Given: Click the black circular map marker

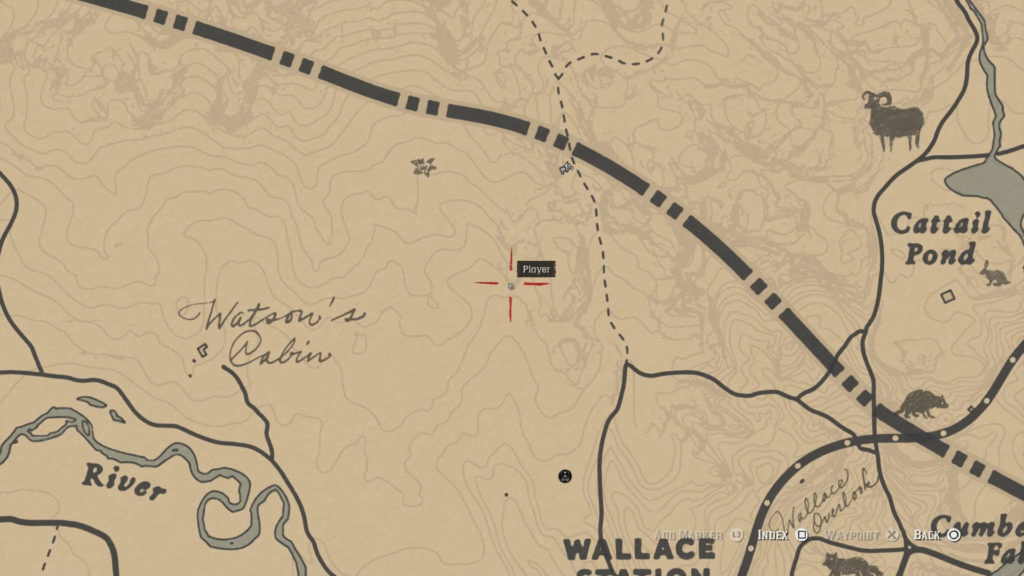Looking at the screenshot, I should pyautogui.click(x=565, y=476).
